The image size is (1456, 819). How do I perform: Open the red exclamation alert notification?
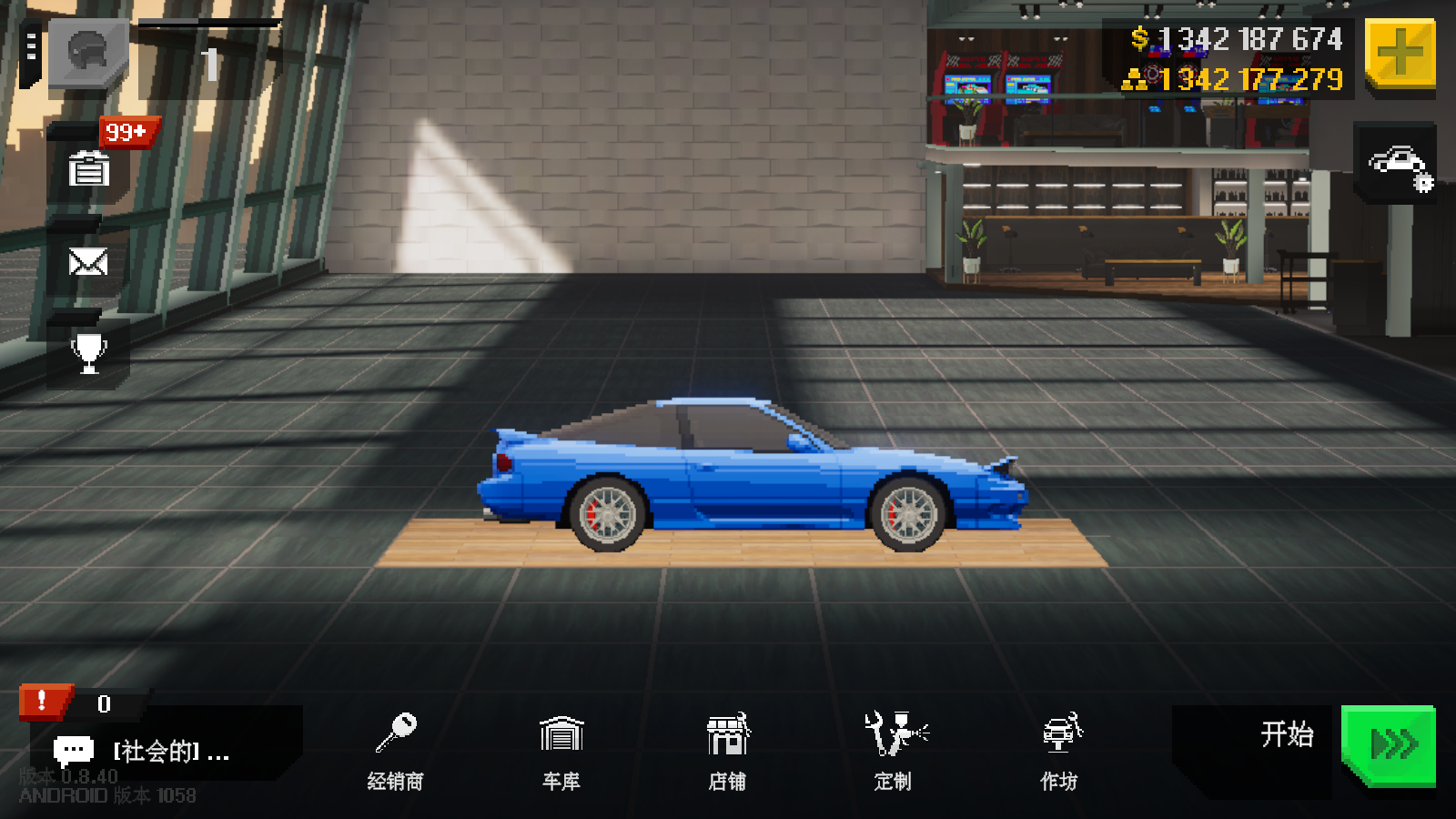click(x=43, y=702)
